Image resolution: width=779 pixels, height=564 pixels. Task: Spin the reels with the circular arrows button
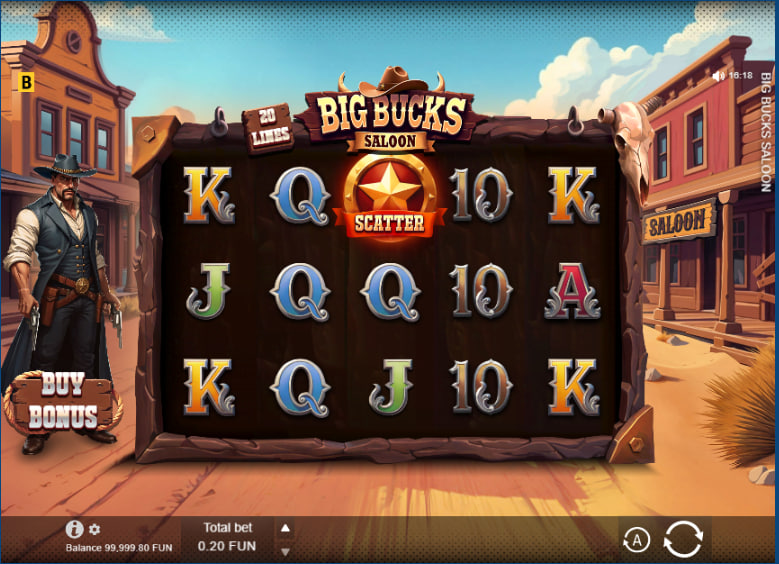pyautogui.click(x=683, y=539)
